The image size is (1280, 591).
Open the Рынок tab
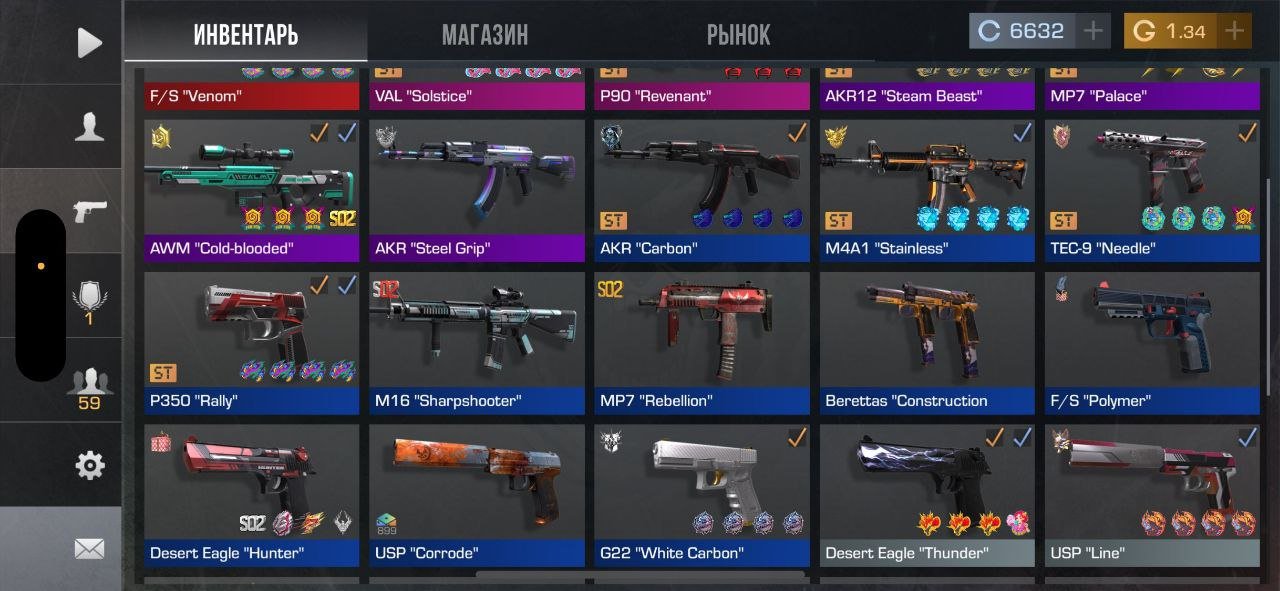point(738,35)
